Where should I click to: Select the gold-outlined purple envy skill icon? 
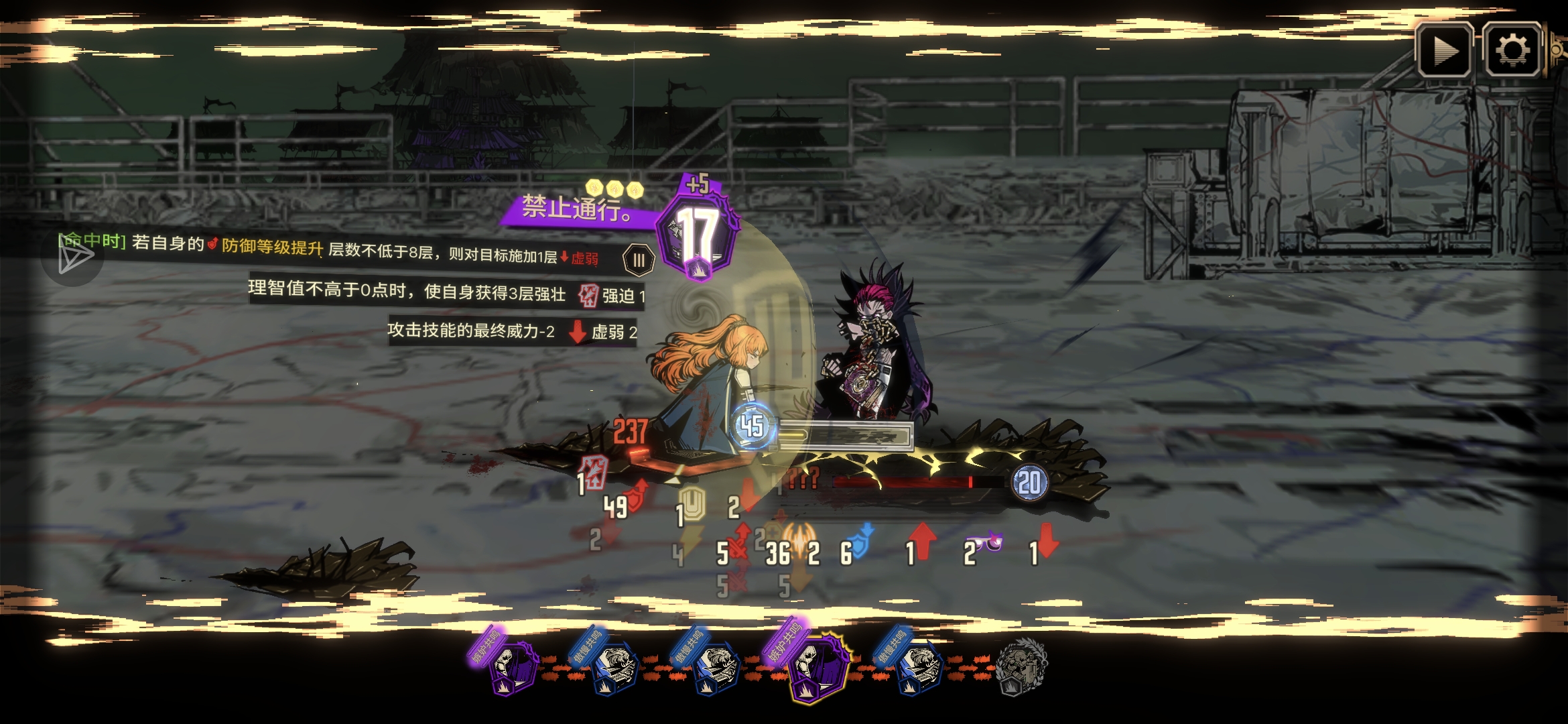pyautogui.click(x=815, y=668)
